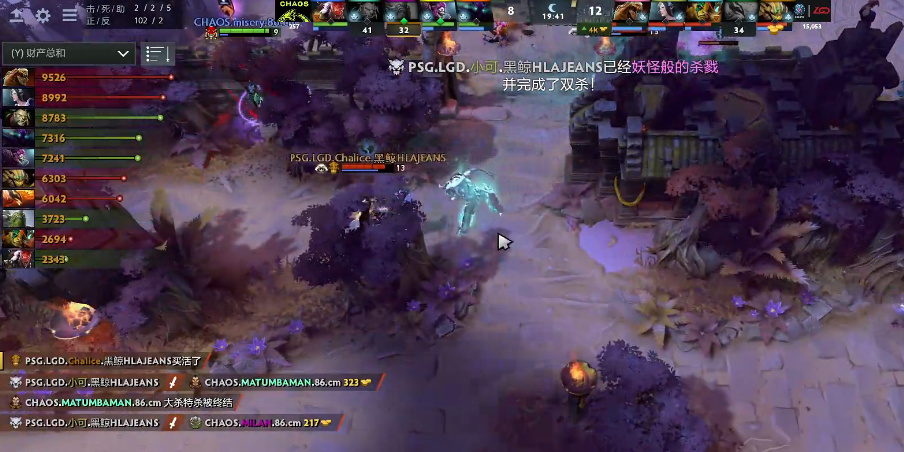This screenshot has height=452, width=904.
Task: Select the first CHAOS hero portrait in top bar
Action: pos(329,11)
